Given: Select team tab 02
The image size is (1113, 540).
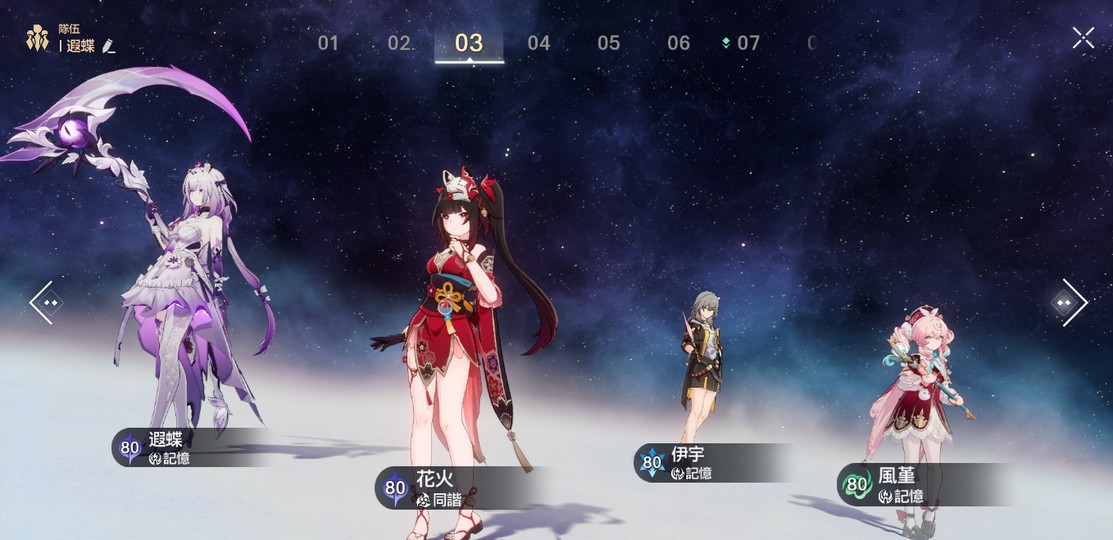Looking at the screenshot, I should (x=399, y=43).
